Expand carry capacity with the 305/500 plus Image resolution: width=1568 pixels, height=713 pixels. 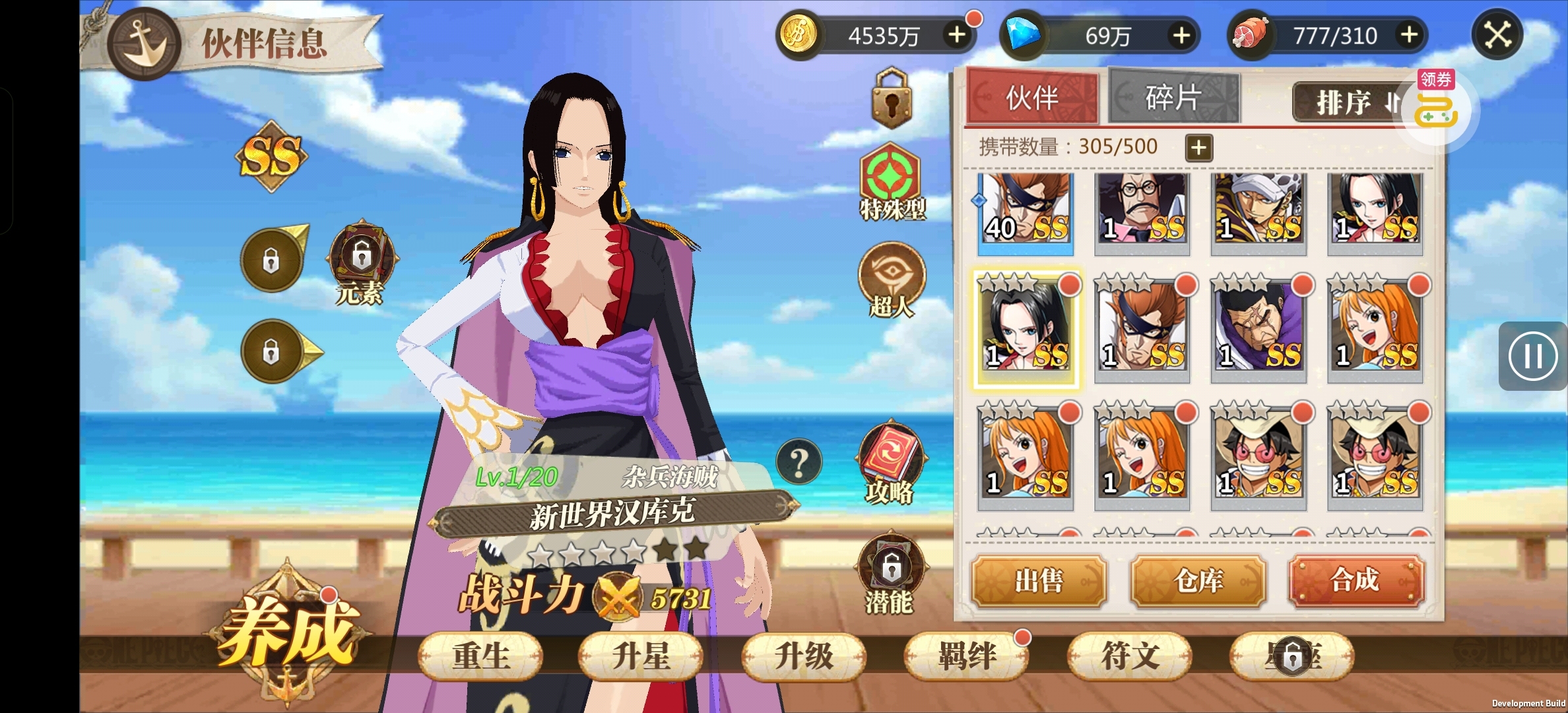point(1198,148)
